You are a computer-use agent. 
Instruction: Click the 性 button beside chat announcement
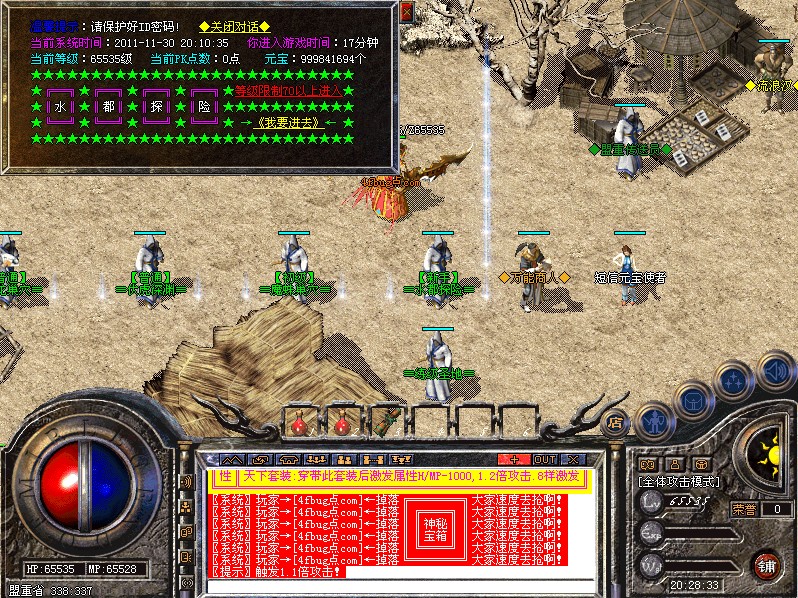pos(225,477)
